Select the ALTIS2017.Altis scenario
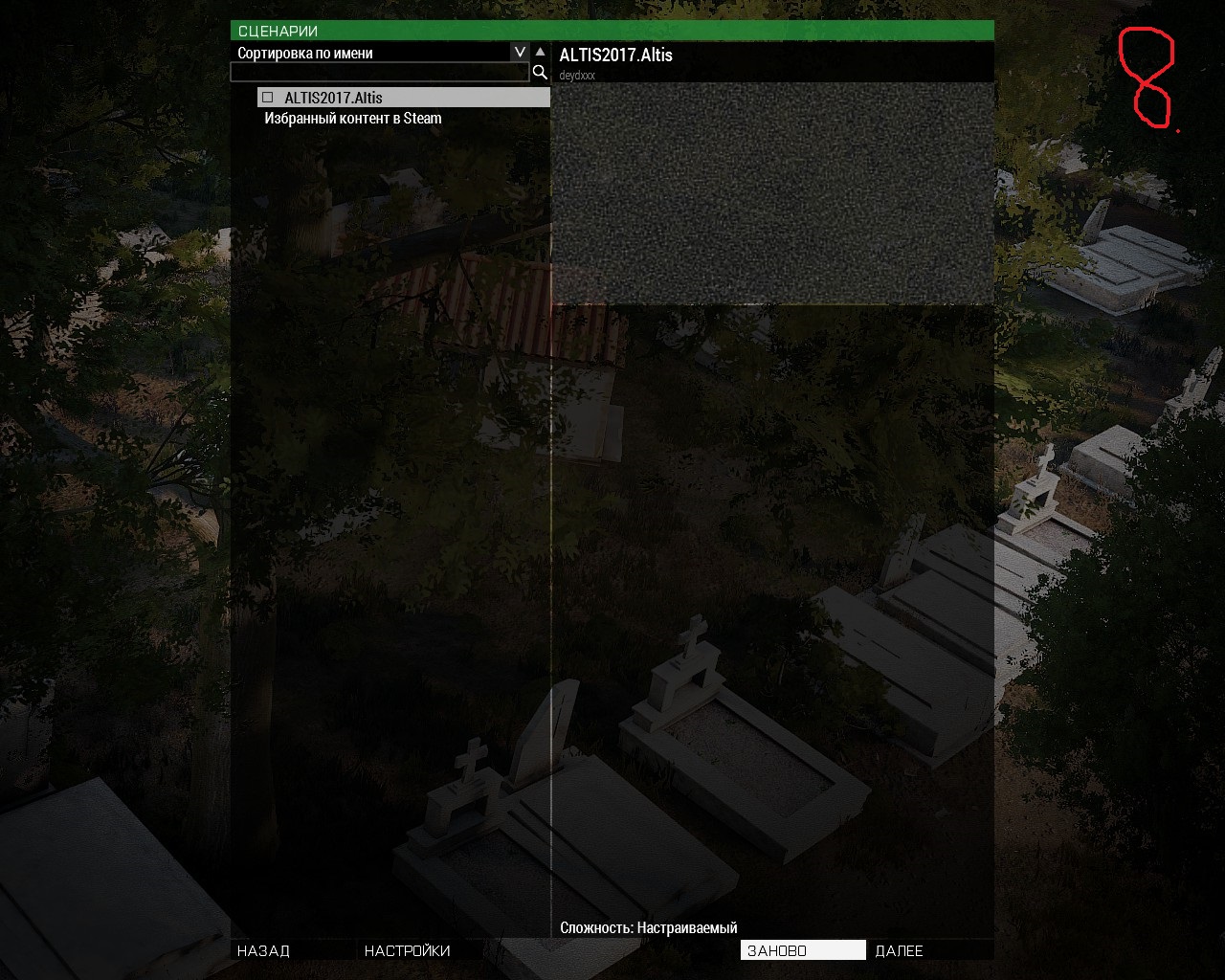This screenshot has width=1225, height=980. [x=333, y=98]
